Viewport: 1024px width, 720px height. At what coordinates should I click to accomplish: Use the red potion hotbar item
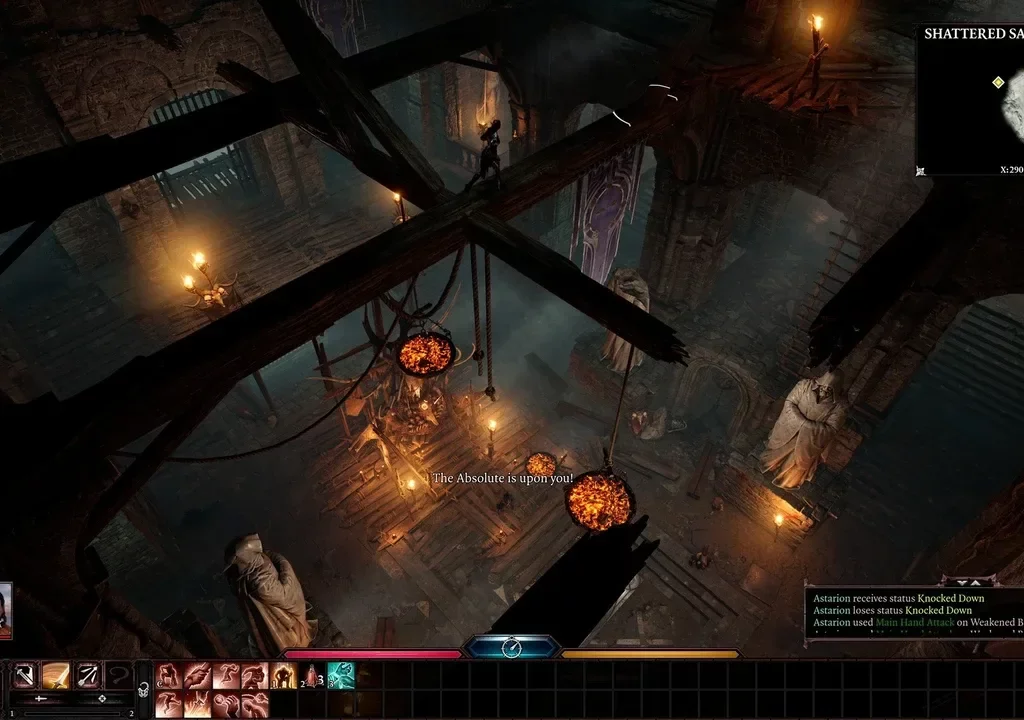pyautogui.click(x=312, y=676)
